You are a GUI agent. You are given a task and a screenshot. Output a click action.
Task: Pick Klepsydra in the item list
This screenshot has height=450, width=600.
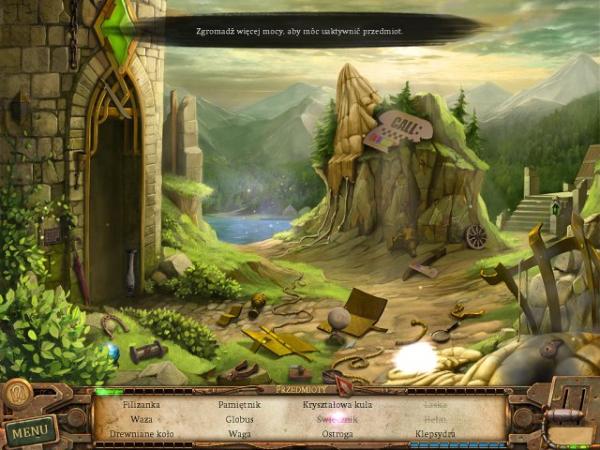click(x=435, y=433)
